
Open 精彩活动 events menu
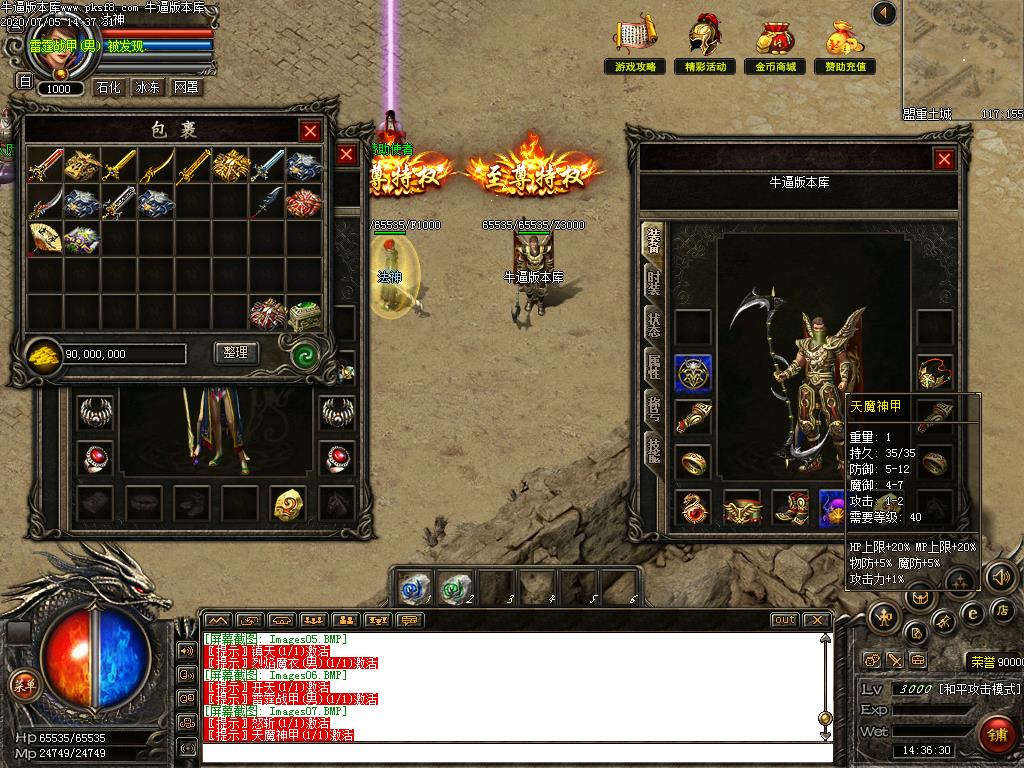[x=705, y=45]
